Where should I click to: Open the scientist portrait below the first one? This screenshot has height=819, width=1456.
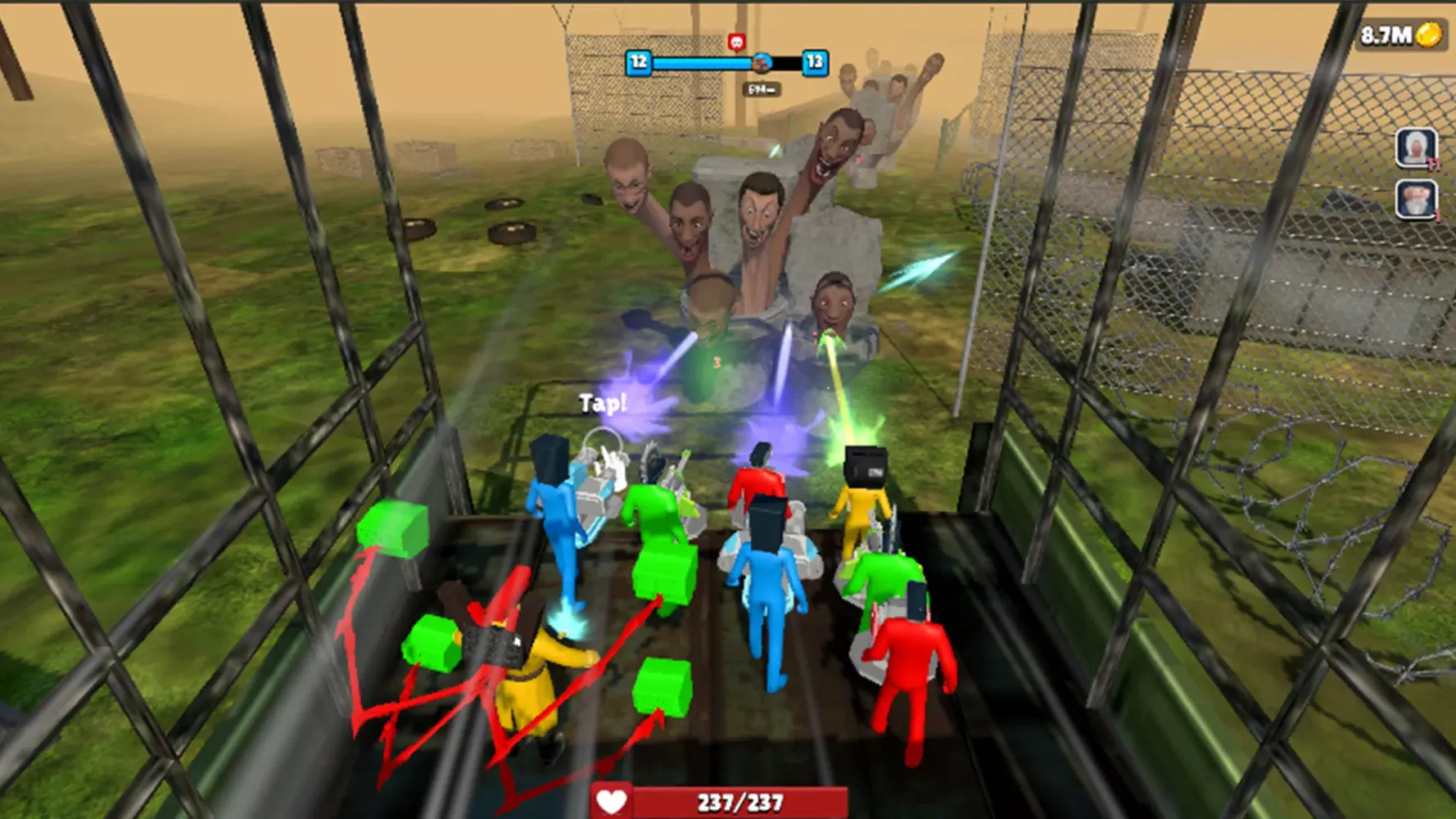pos(1416,200)
